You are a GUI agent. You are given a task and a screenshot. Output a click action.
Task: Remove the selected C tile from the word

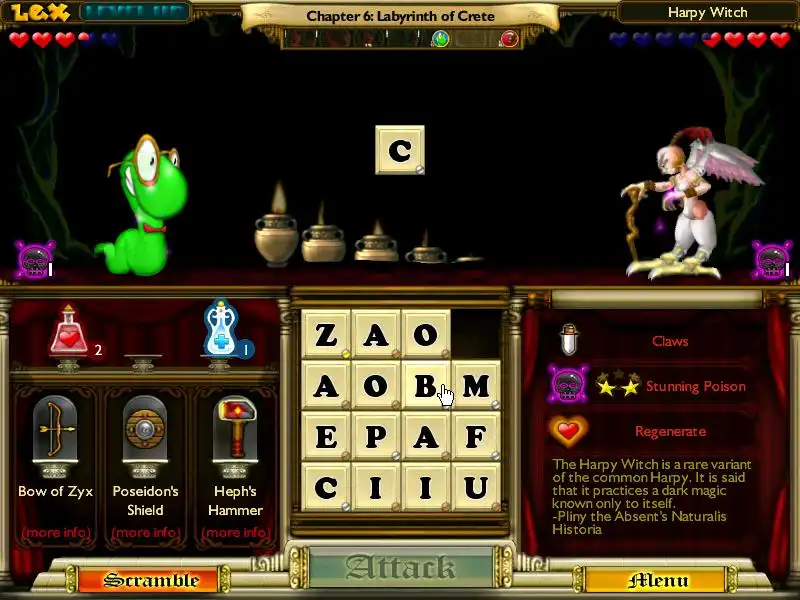click(400, 150)
